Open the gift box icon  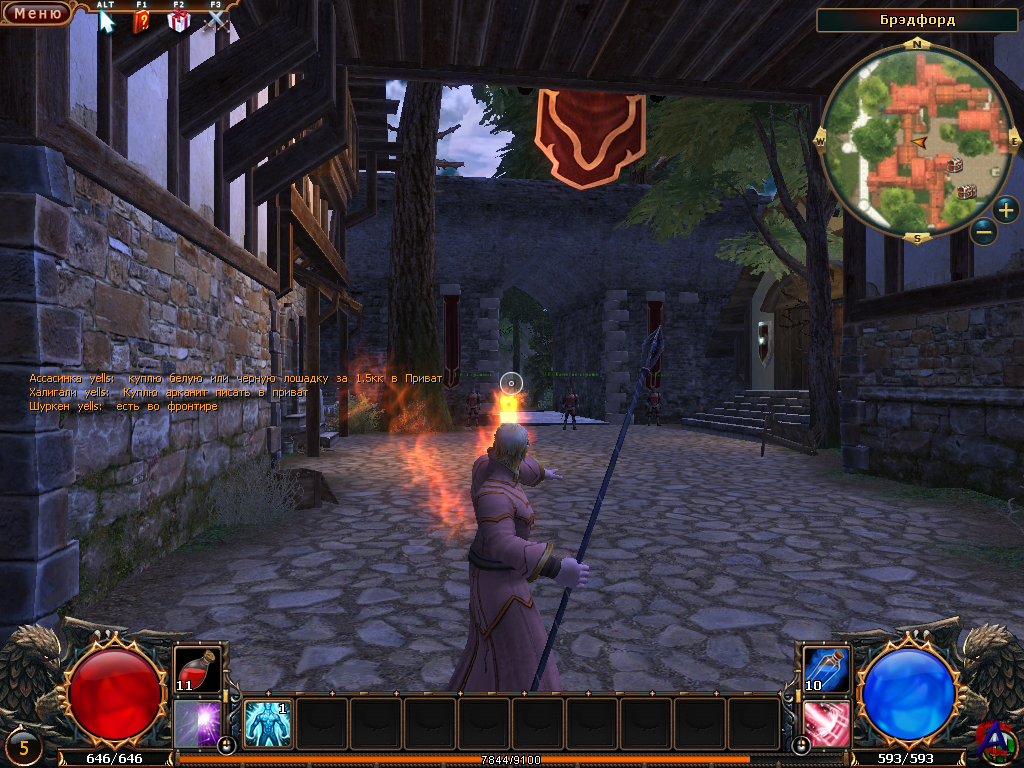pos(178,21)
